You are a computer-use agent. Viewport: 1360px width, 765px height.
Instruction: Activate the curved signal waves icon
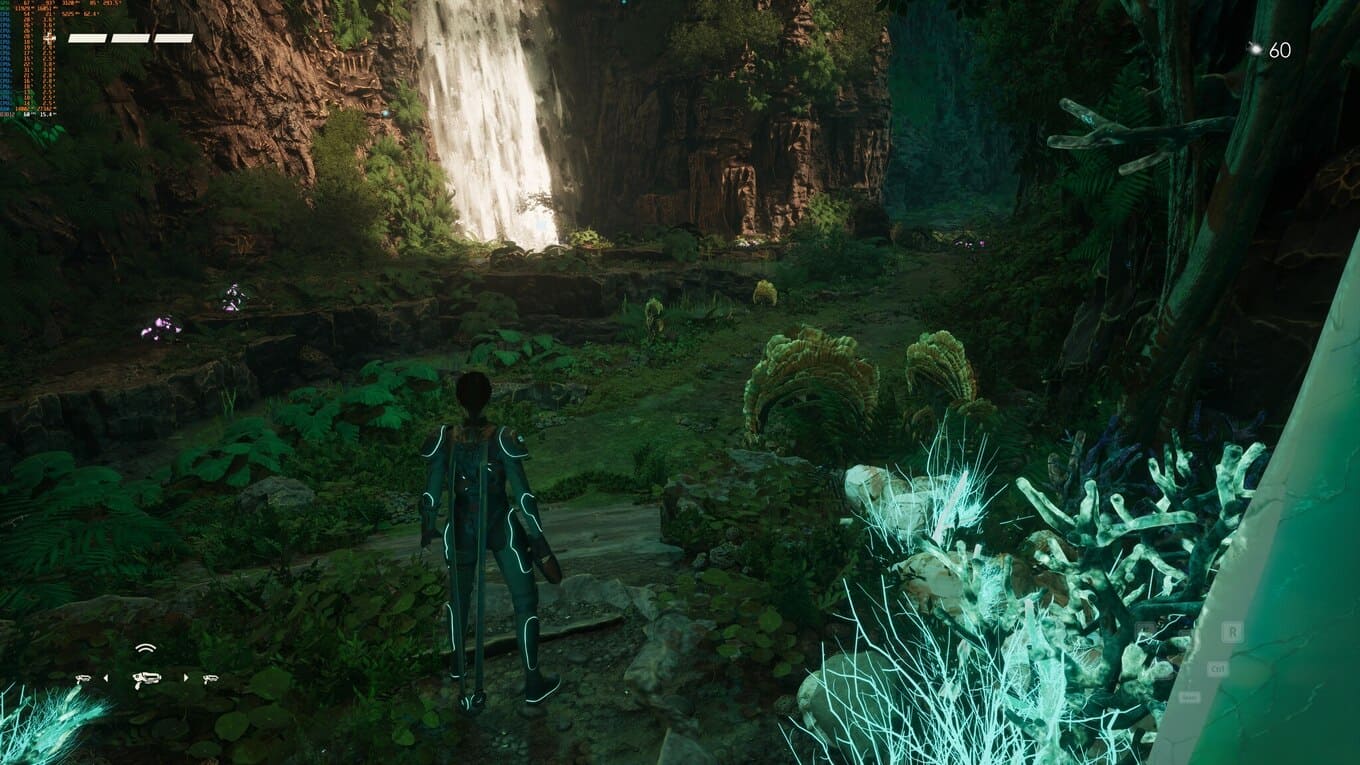(146, 648)
